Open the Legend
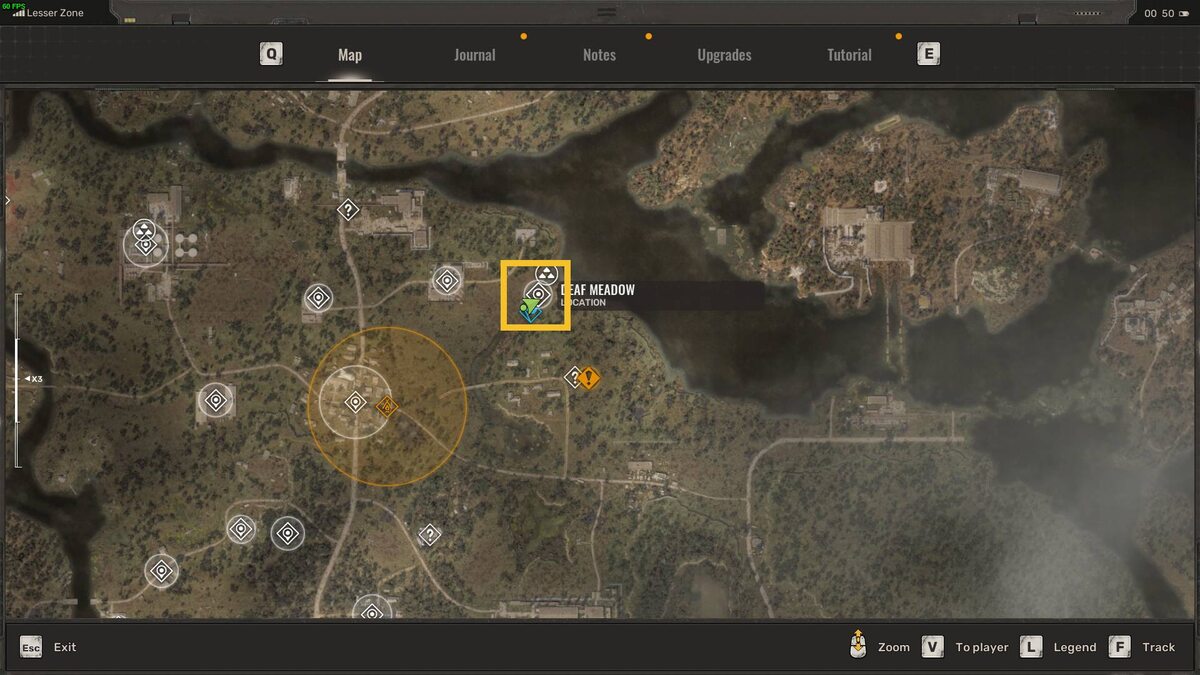Screen dimensions: 1200x675 coord(1074,647)
